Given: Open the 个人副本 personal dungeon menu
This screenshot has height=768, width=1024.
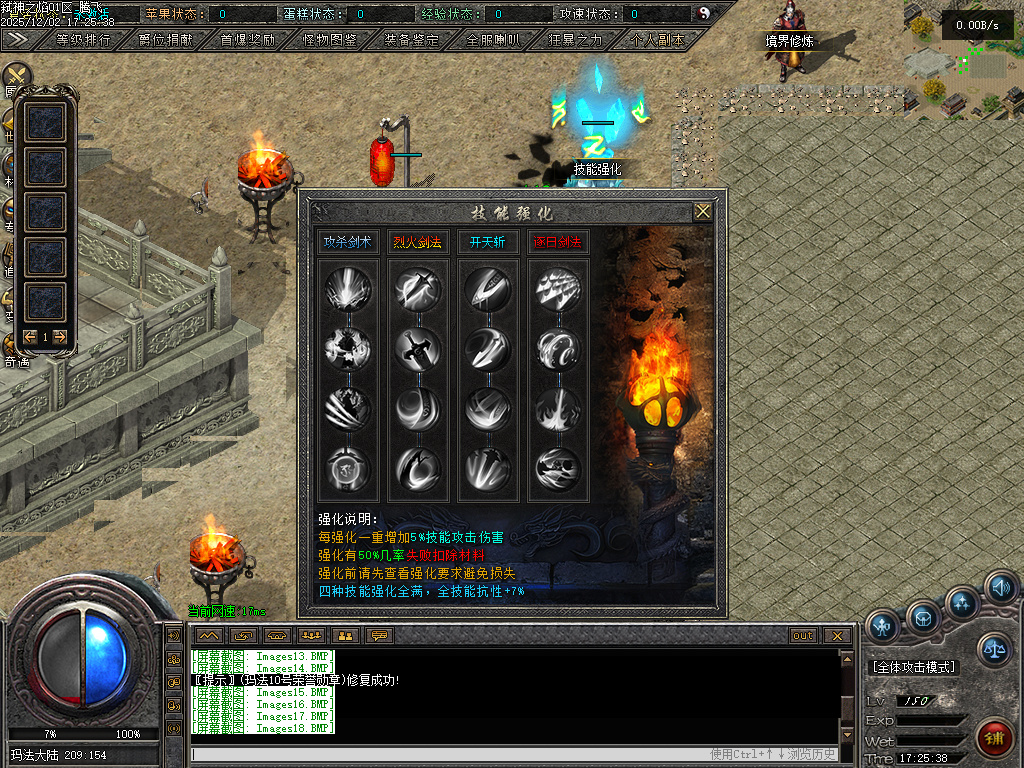Looking at the screenshot, I should 657,41.
